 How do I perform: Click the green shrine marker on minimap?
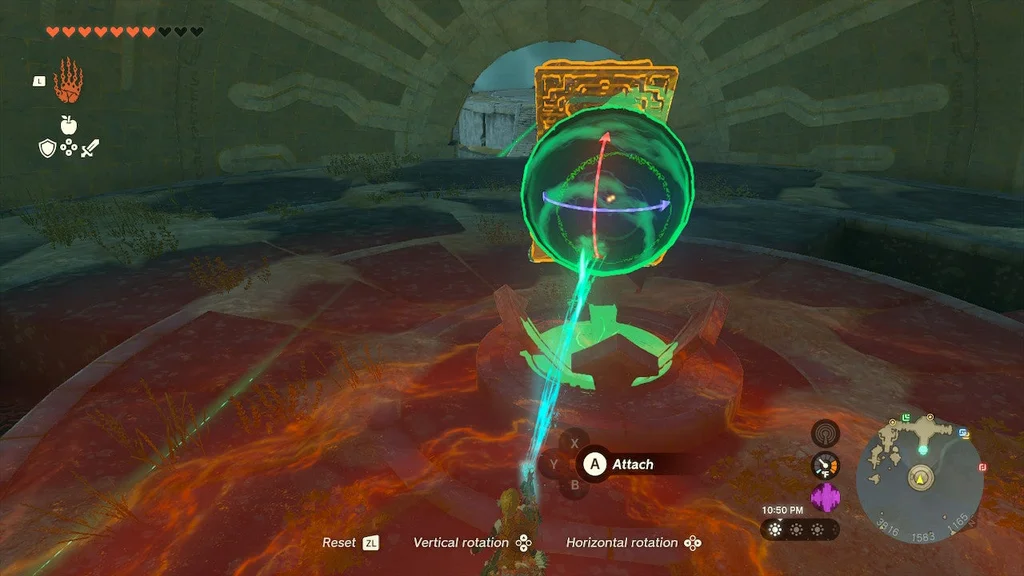click(x=906, y=416)
